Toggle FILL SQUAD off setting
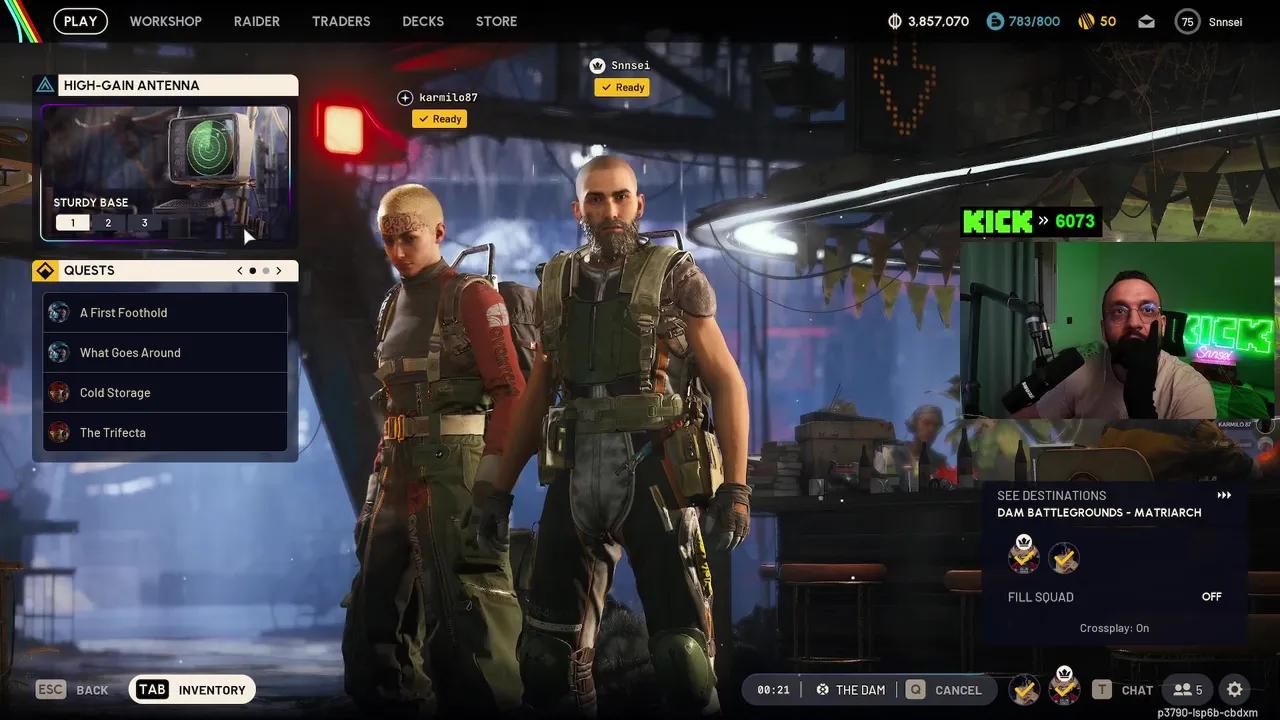 point(1211,596)
